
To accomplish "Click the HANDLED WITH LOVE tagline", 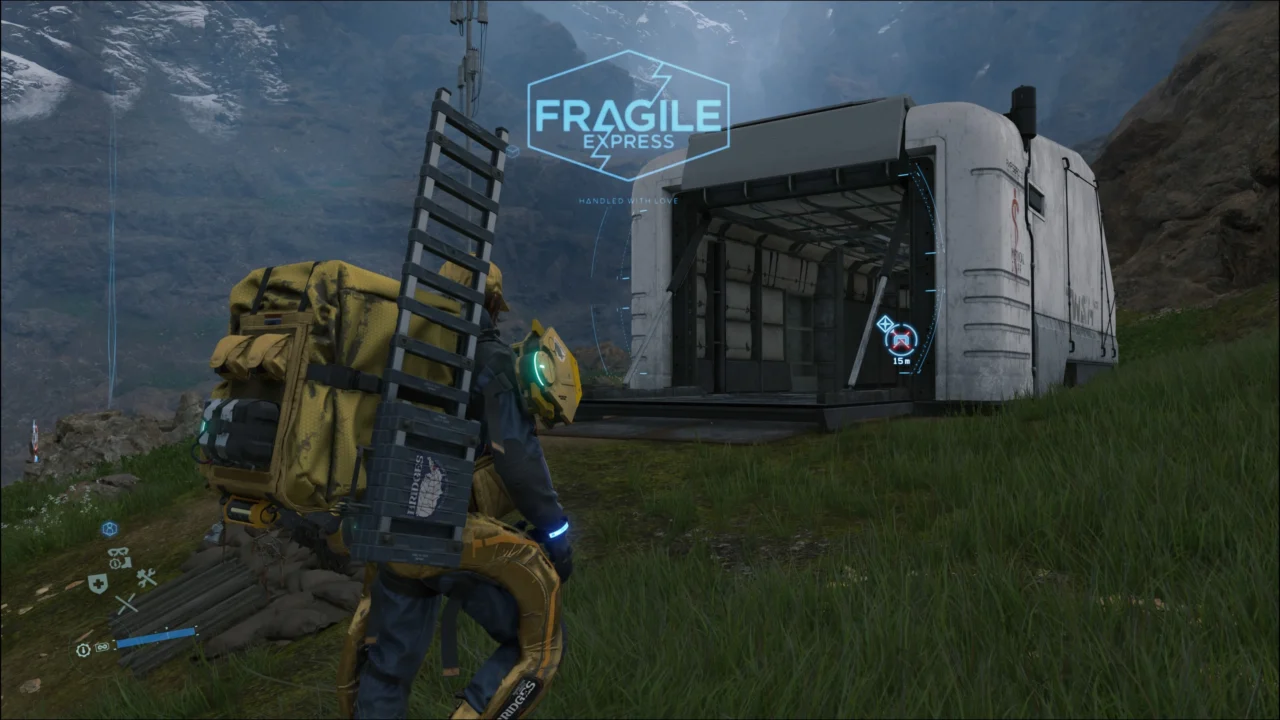I will (x=629, y=200).
